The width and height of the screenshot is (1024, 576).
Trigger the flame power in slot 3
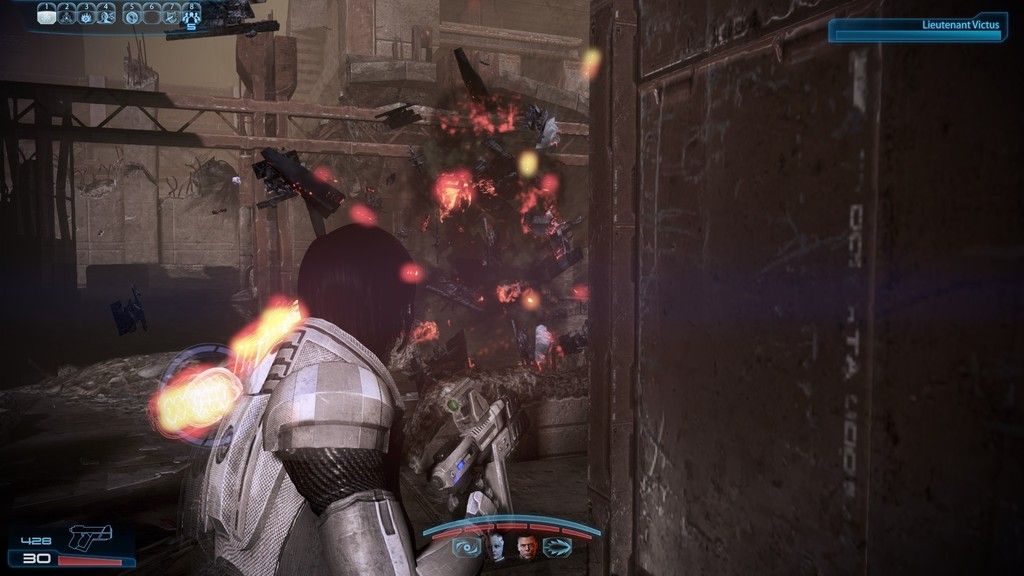click(x=87, y=14)
